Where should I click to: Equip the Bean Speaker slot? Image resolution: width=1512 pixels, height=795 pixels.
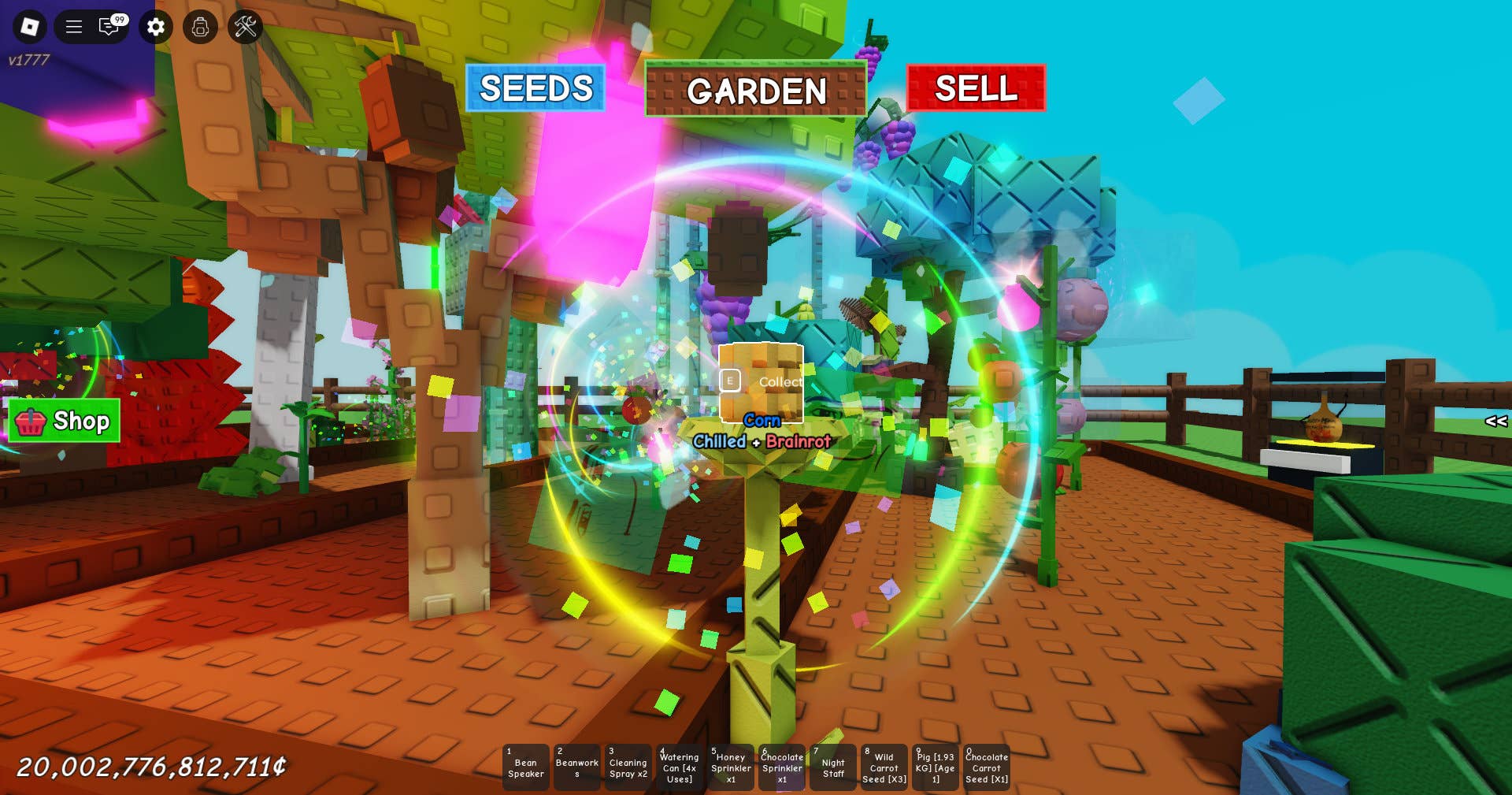tap(525, 767)
